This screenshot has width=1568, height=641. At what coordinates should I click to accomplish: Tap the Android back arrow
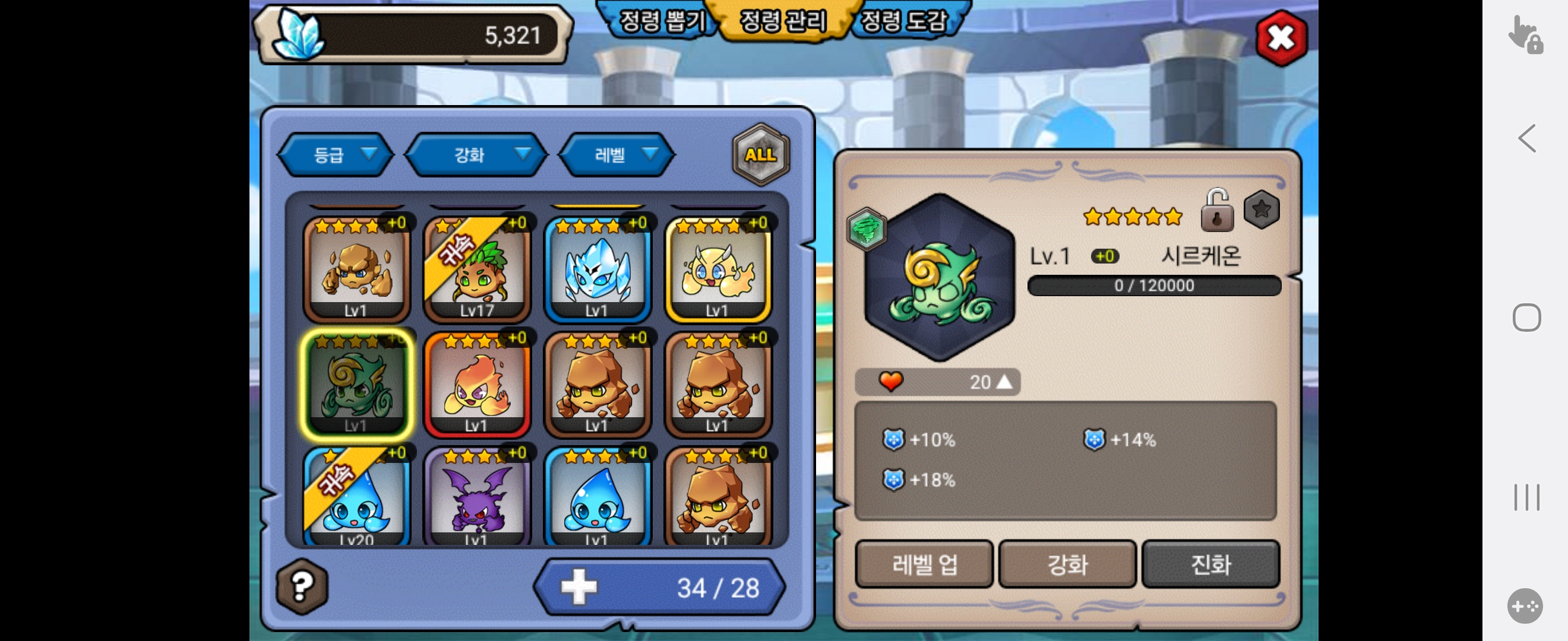pos(1526,139)
